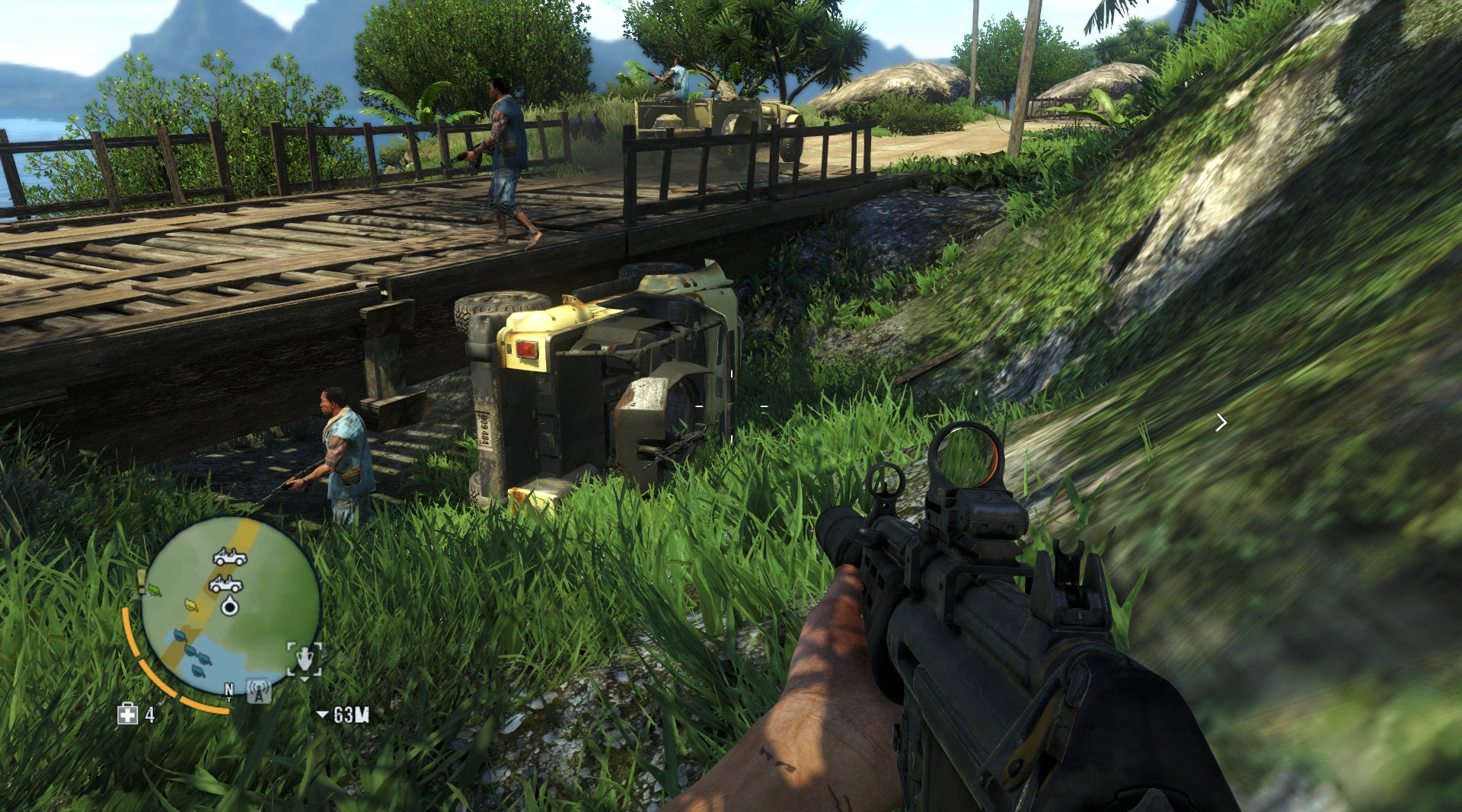
Task: Click the player position marker on the minimap
Action: [230, 606]
